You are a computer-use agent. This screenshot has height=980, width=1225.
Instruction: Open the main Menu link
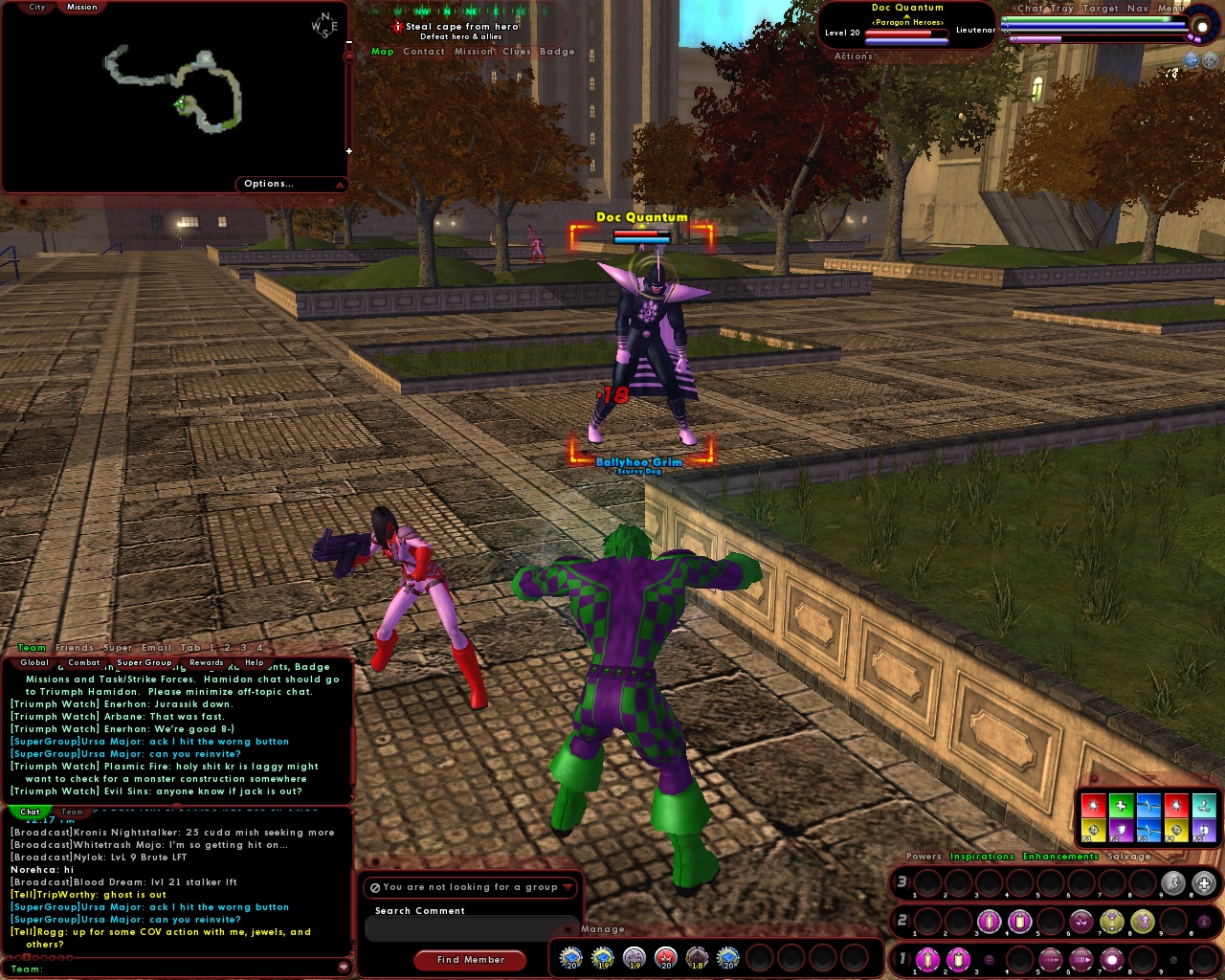(1170, 9)
